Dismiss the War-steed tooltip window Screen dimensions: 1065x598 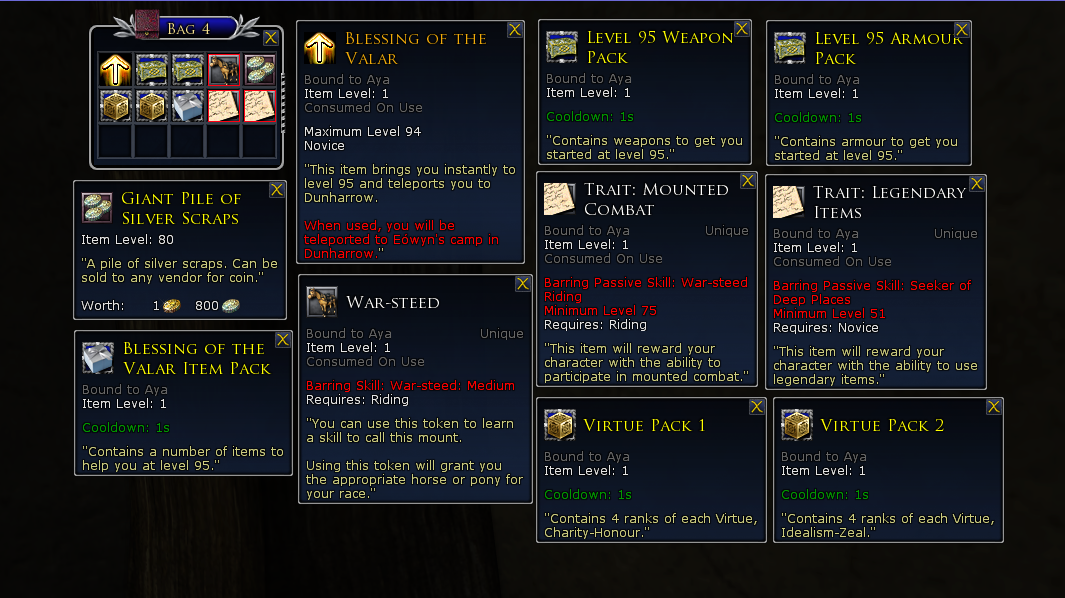[x=522, y=284]
